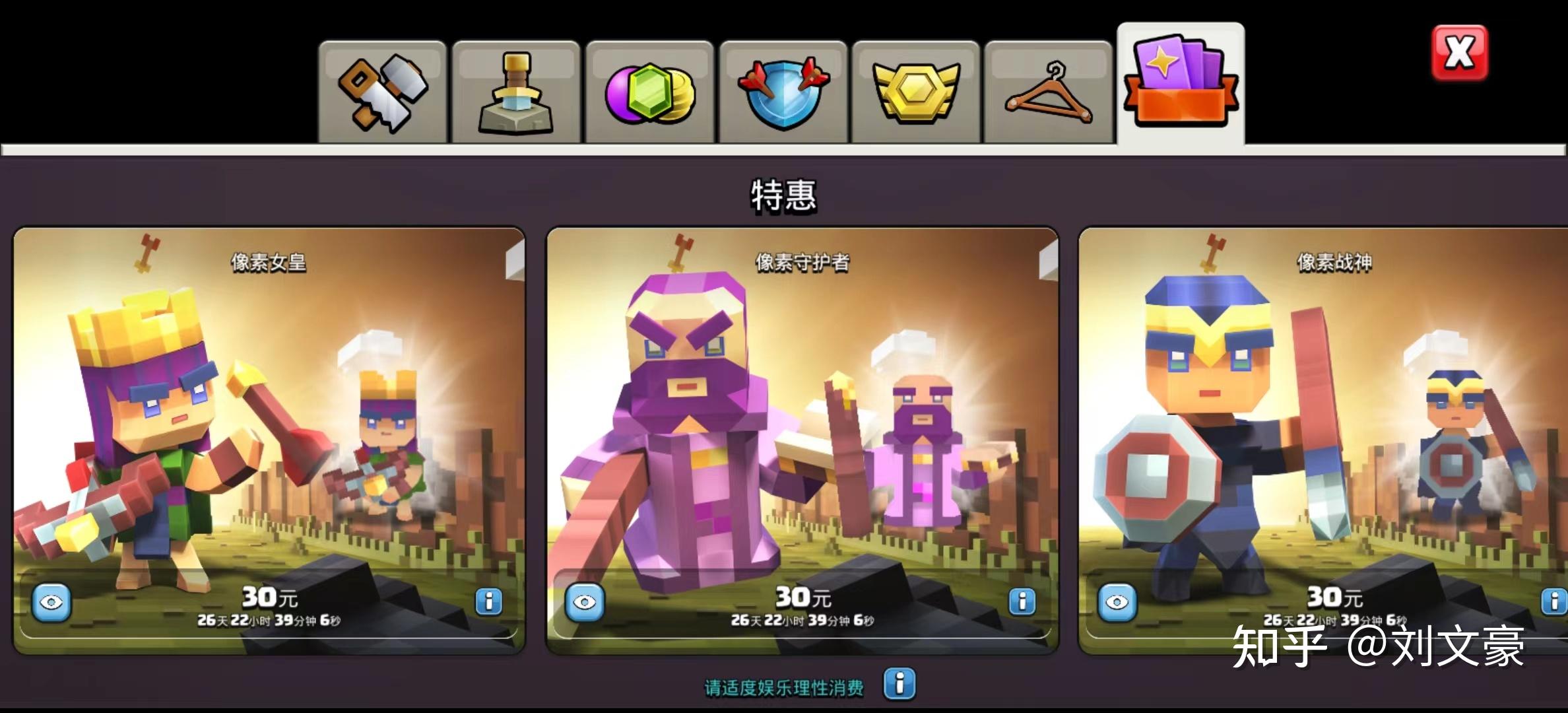Preview the 像素战神 skin with eye button
The image size is (1568, 713).
coord(1117,602)
